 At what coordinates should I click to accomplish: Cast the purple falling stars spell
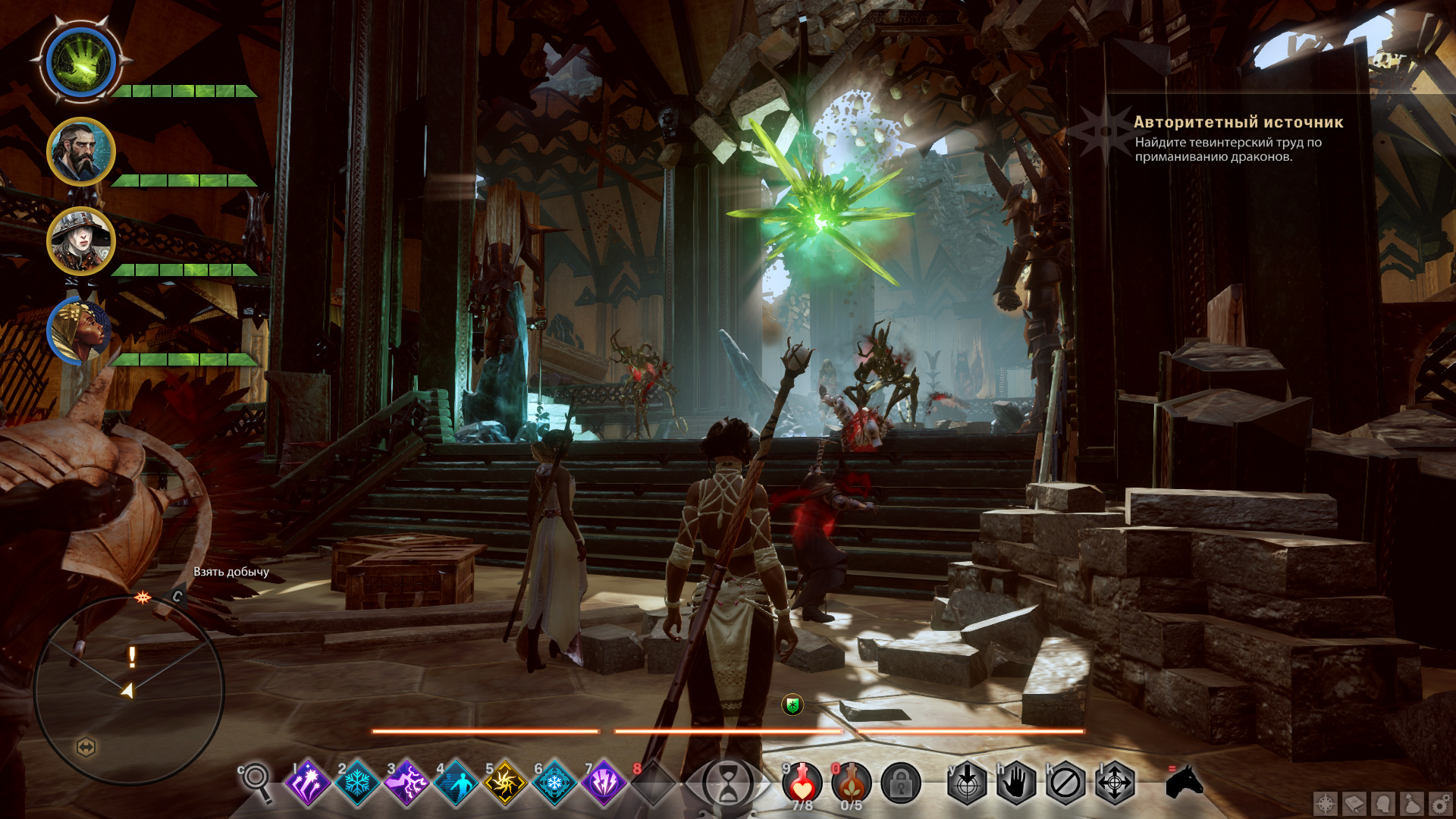(308, 783)
